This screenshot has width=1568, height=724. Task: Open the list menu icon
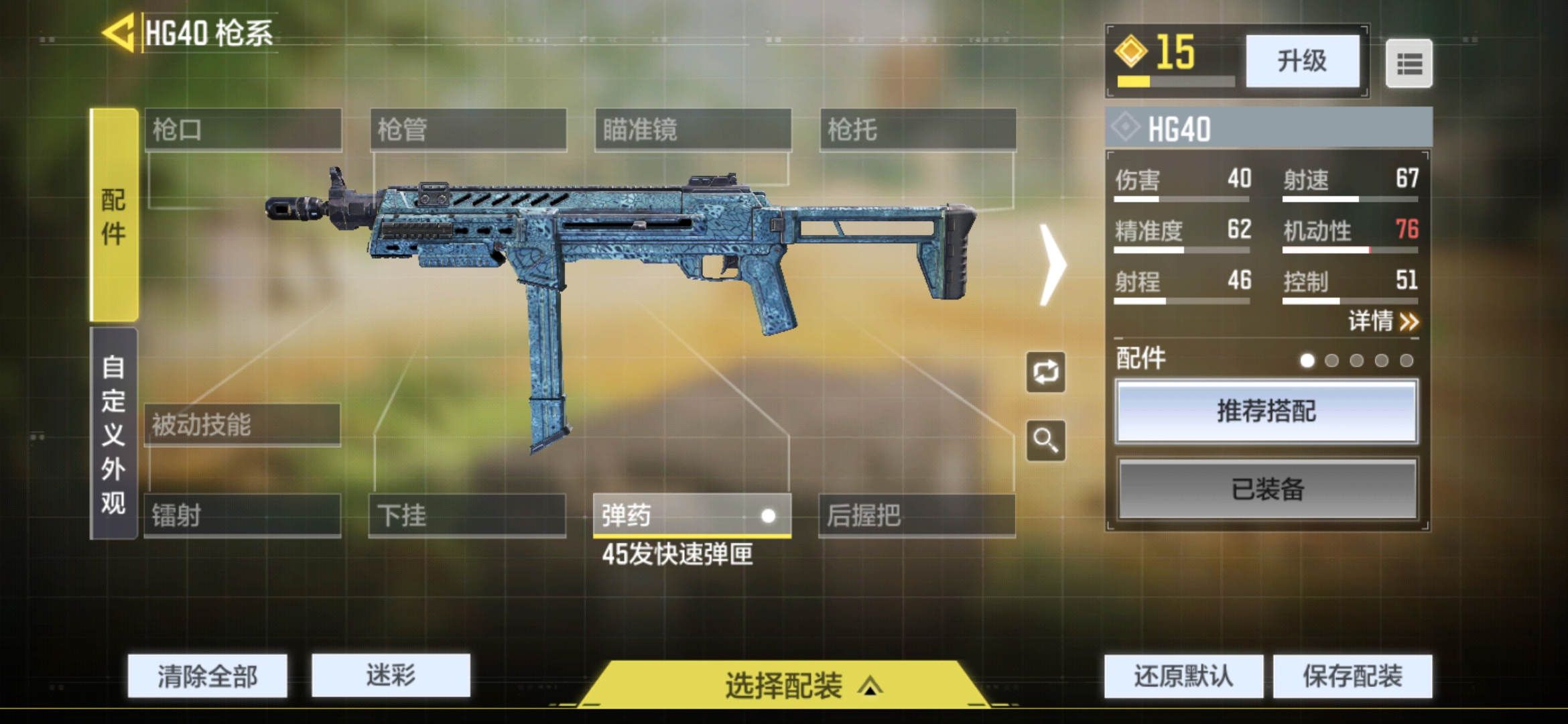[x=1409, y=64]
